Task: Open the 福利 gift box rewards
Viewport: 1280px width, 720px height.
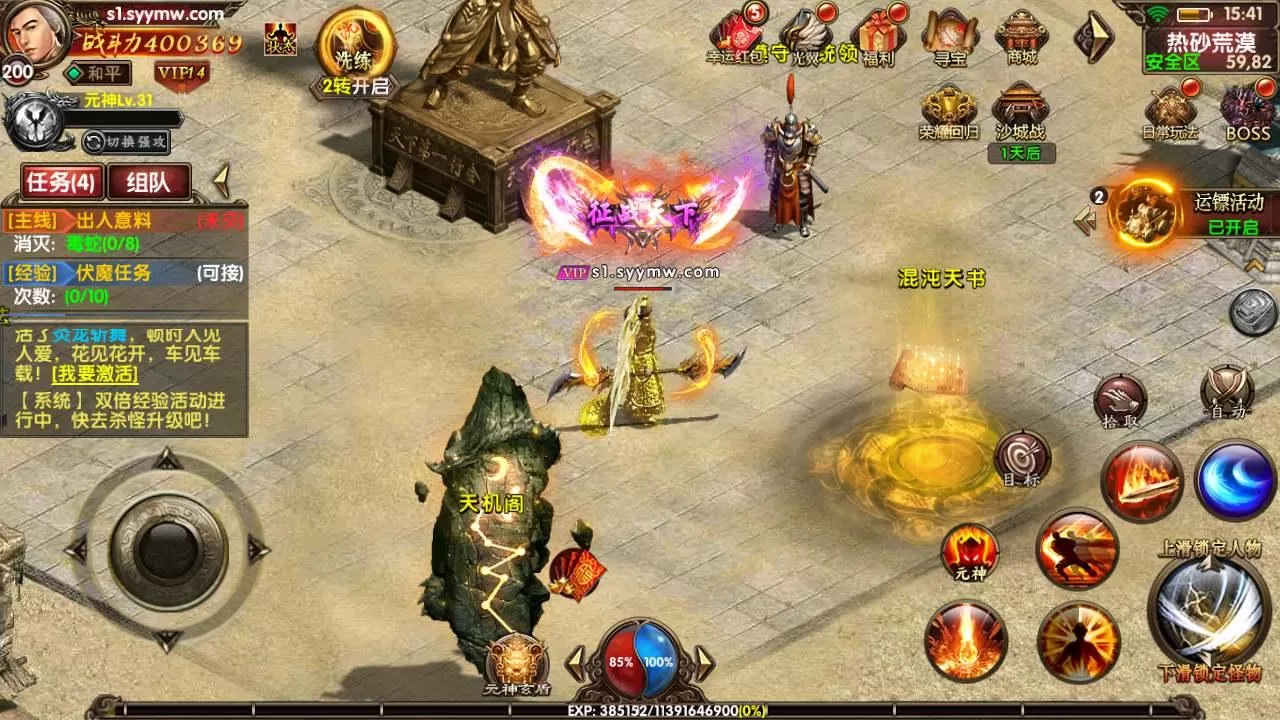Action: click(879, 36)
